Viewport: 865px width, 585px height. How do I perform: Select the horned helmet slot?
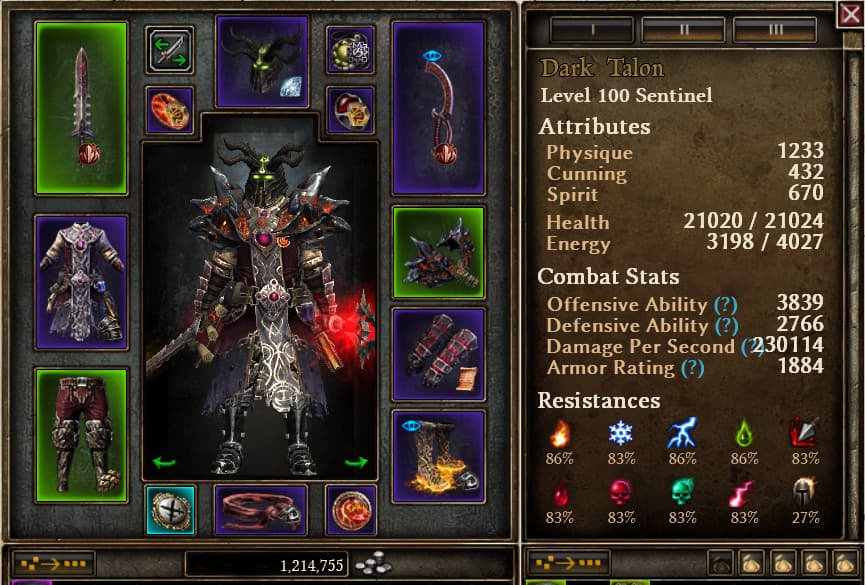[x=262, y=61]
